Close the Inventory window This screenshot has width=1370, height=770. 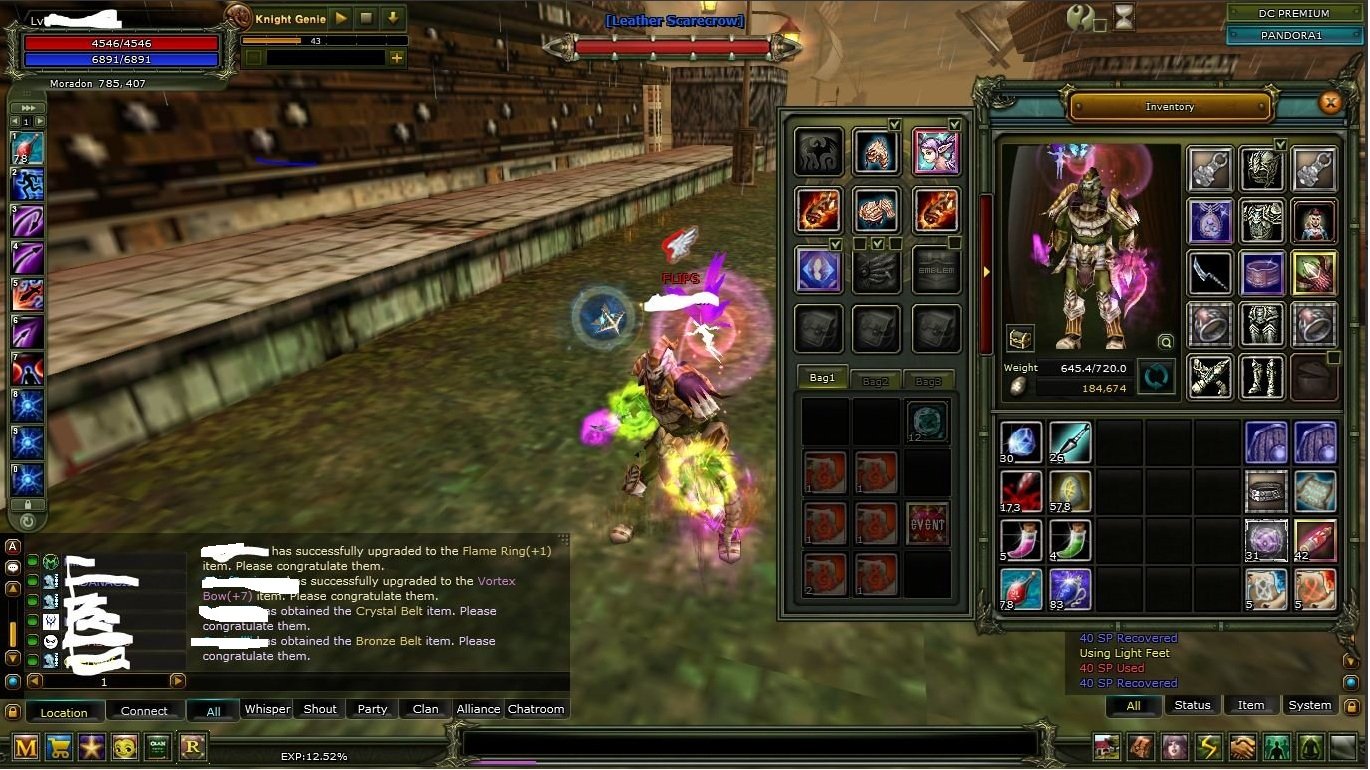point(1330,102)
